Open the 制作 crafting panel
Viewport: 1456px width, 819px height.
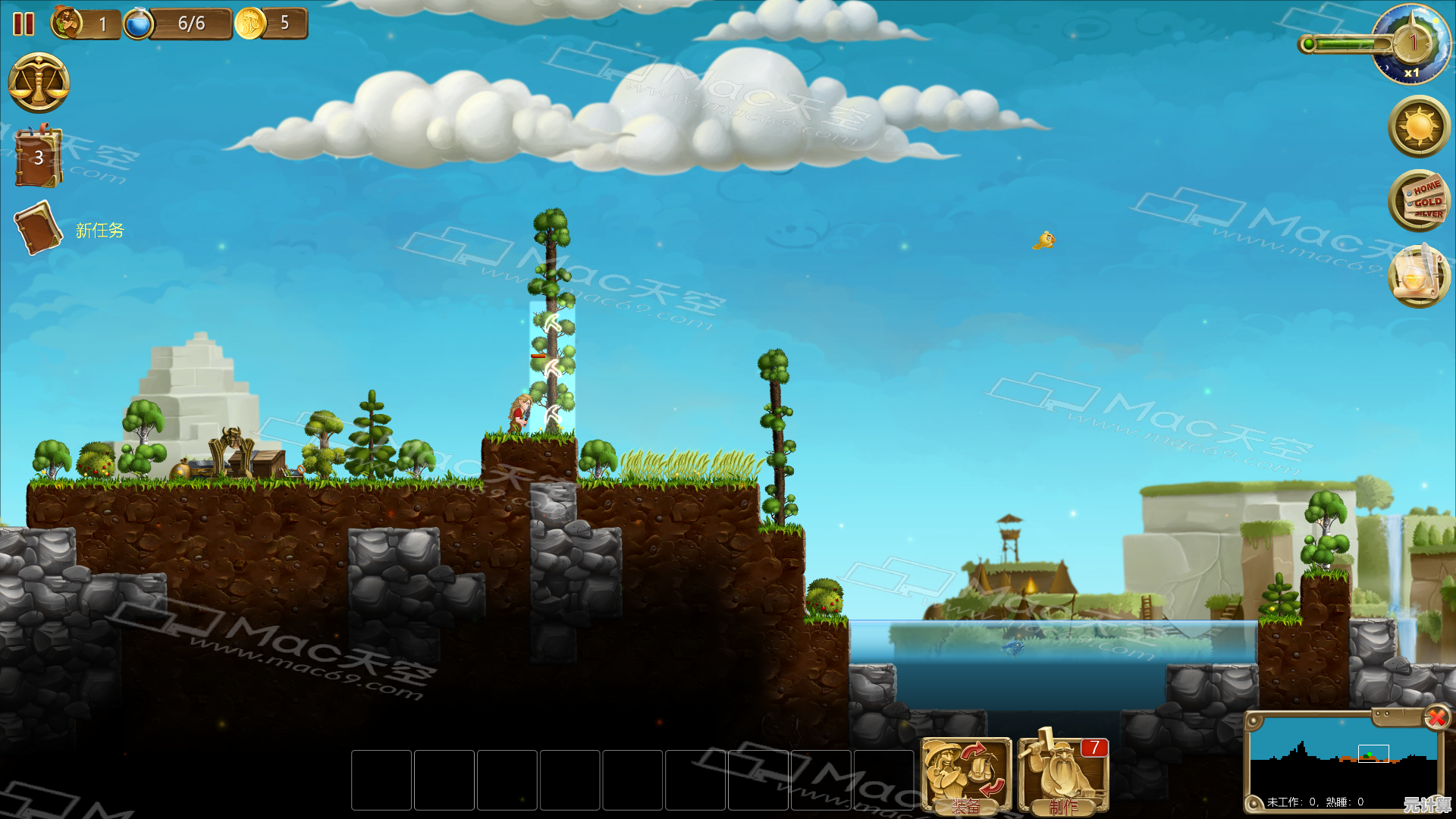[x=1063, y=775]
